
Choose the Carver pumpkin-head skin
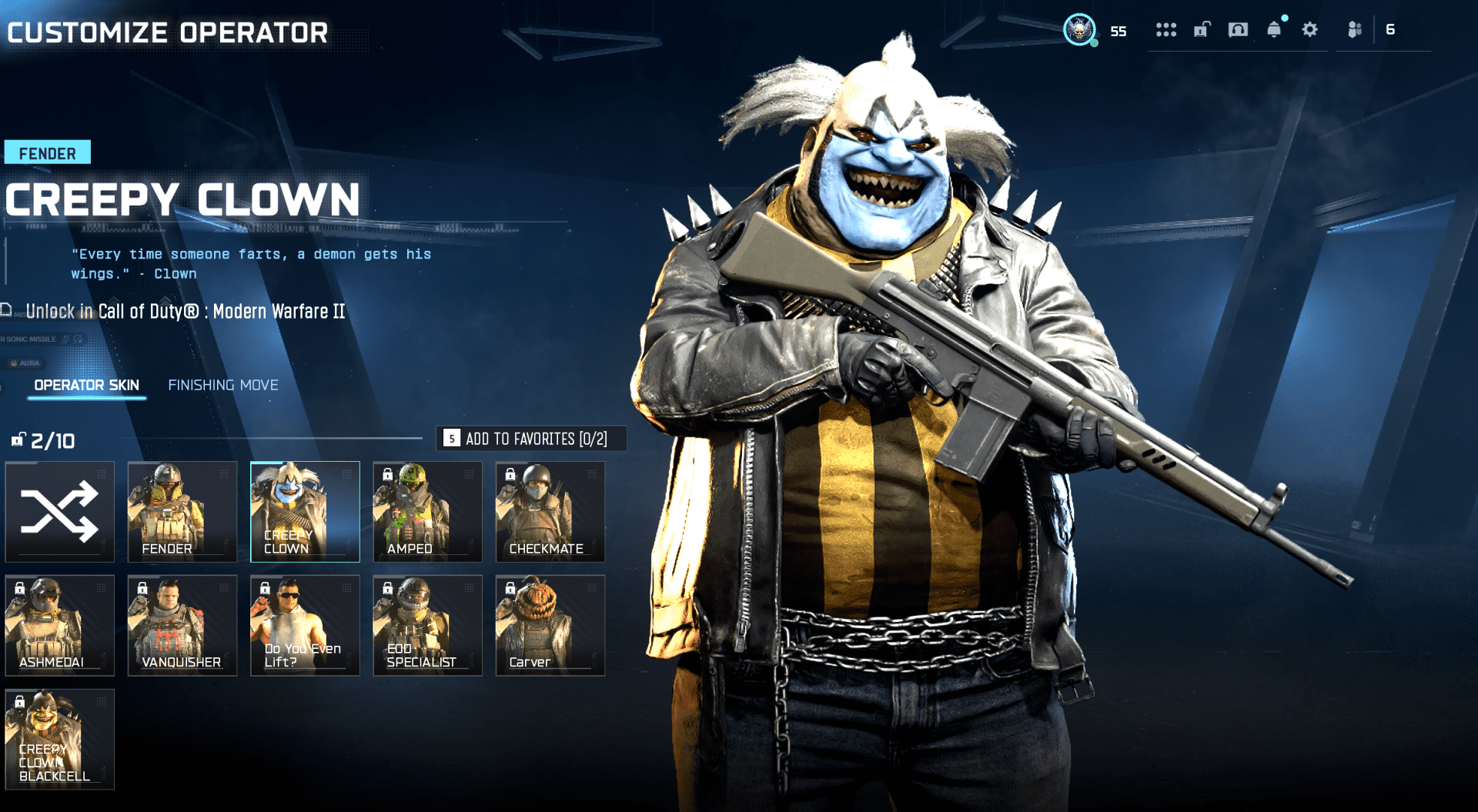coord(550,625)
